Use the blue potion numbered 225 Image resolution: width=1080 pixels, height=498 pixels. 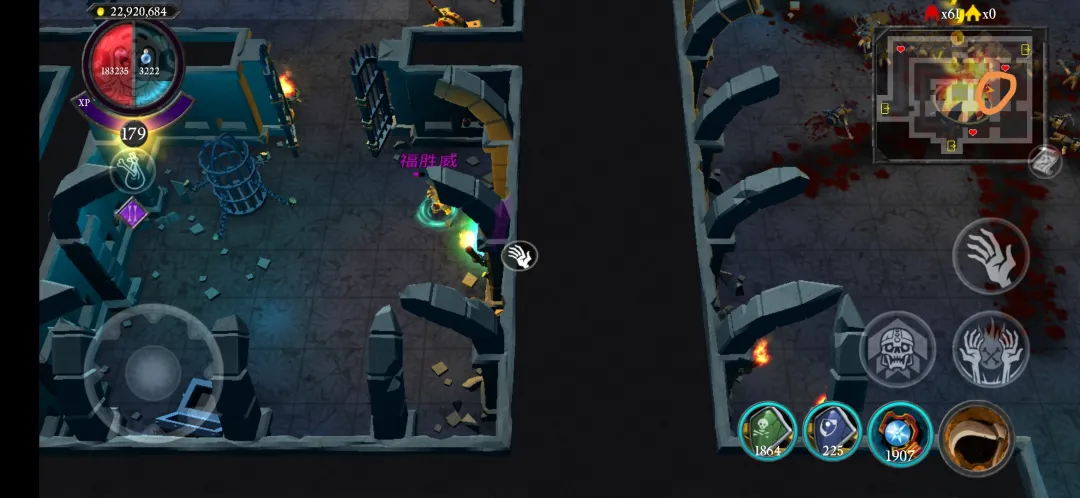click(833, 431)
